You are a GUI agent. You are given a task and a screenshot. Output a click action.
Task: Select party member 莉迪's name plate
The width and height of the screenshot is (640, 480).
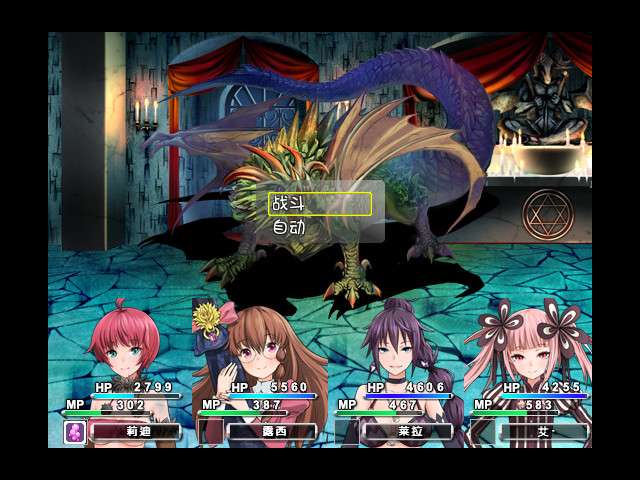[135, 432]
